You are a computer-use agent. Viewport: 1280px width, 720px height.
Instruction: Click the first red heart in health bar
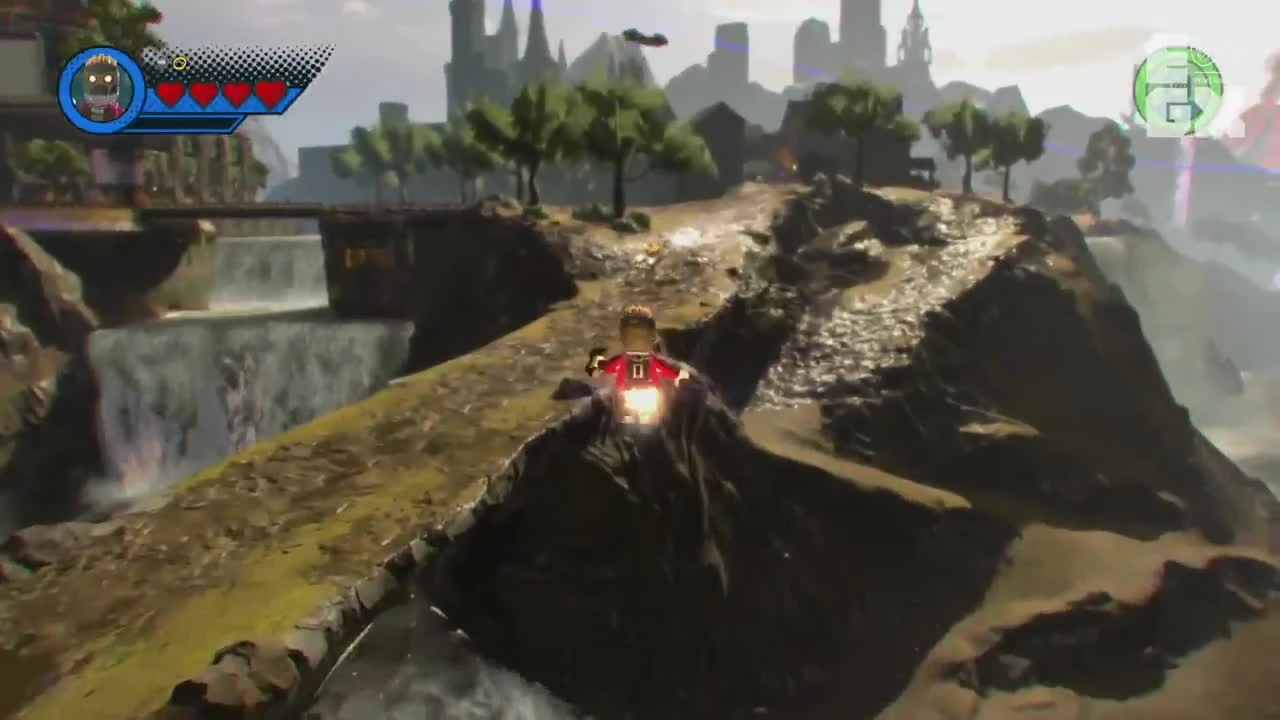click(x=170, y=91)
